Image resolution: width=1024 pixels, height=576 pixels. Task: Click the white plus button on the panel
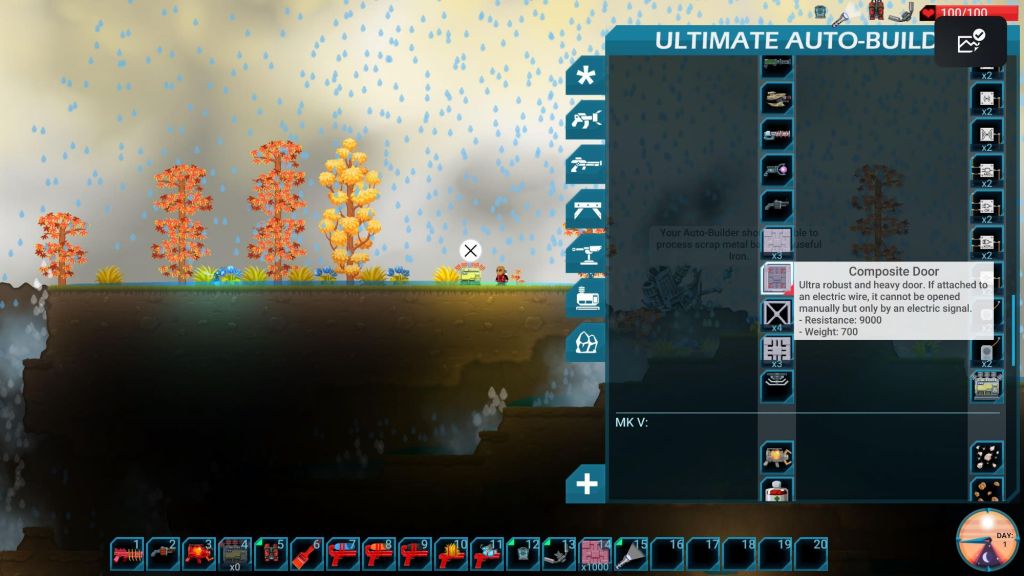pos(586,485)
